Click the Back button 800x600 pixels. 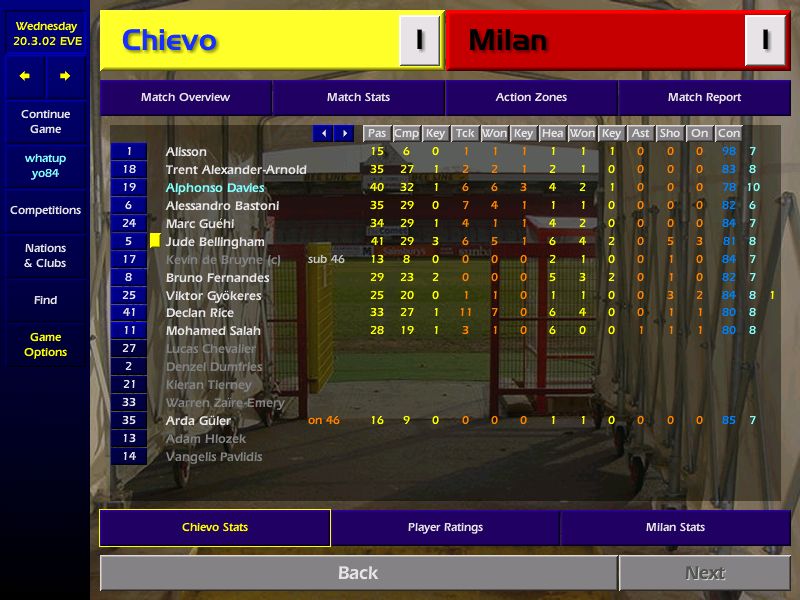[358, 573]
